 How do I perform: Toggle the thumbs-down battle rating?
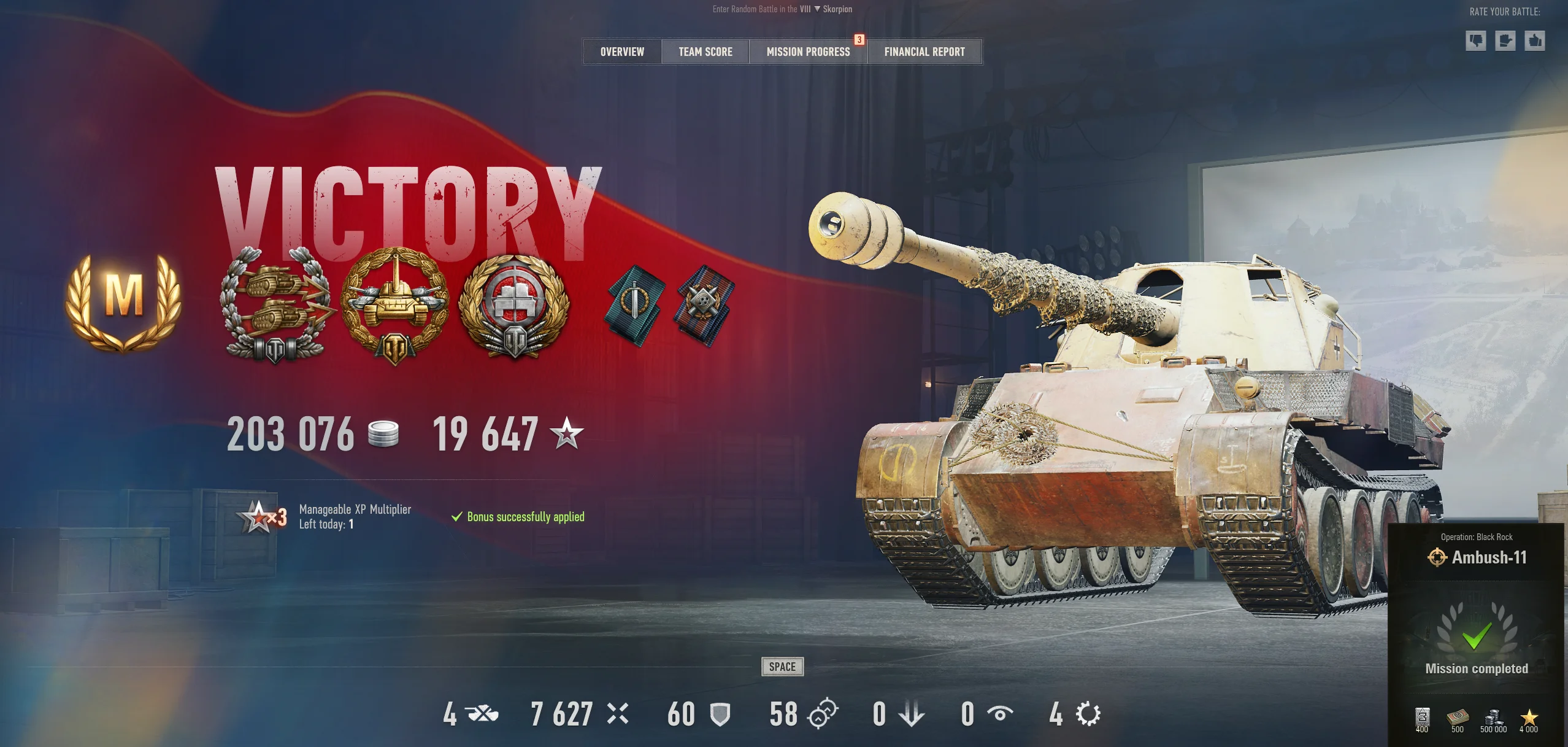coord(1475,40)
